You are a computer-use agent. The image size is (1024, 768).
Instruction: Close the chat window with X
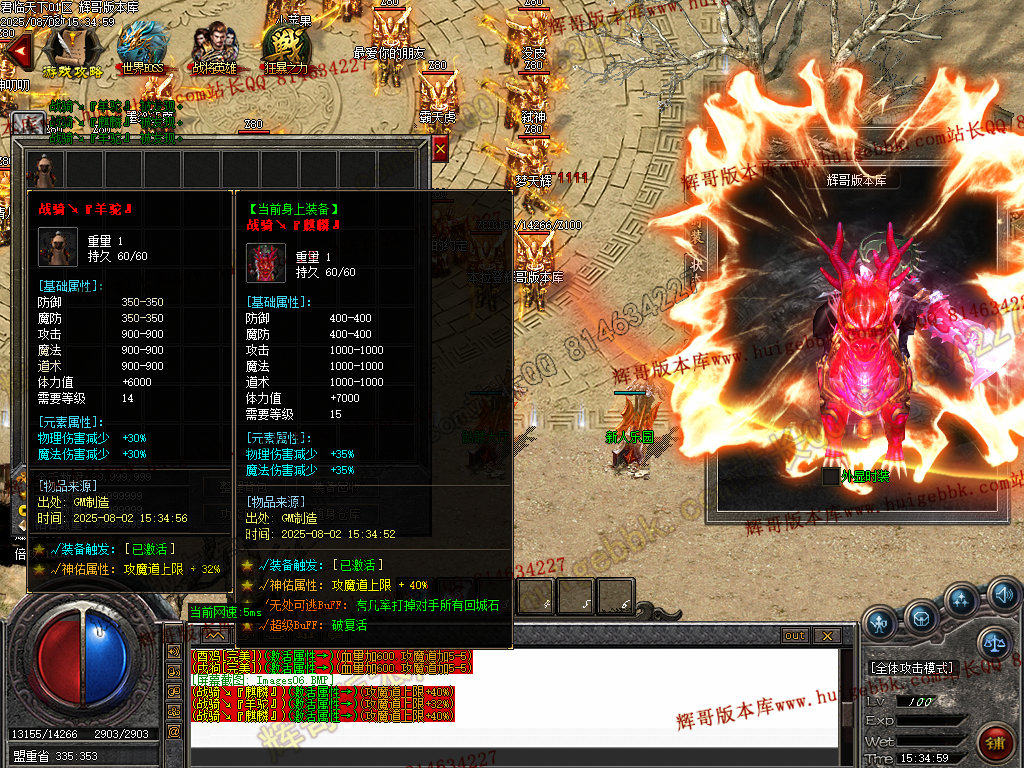pos(826,635)
